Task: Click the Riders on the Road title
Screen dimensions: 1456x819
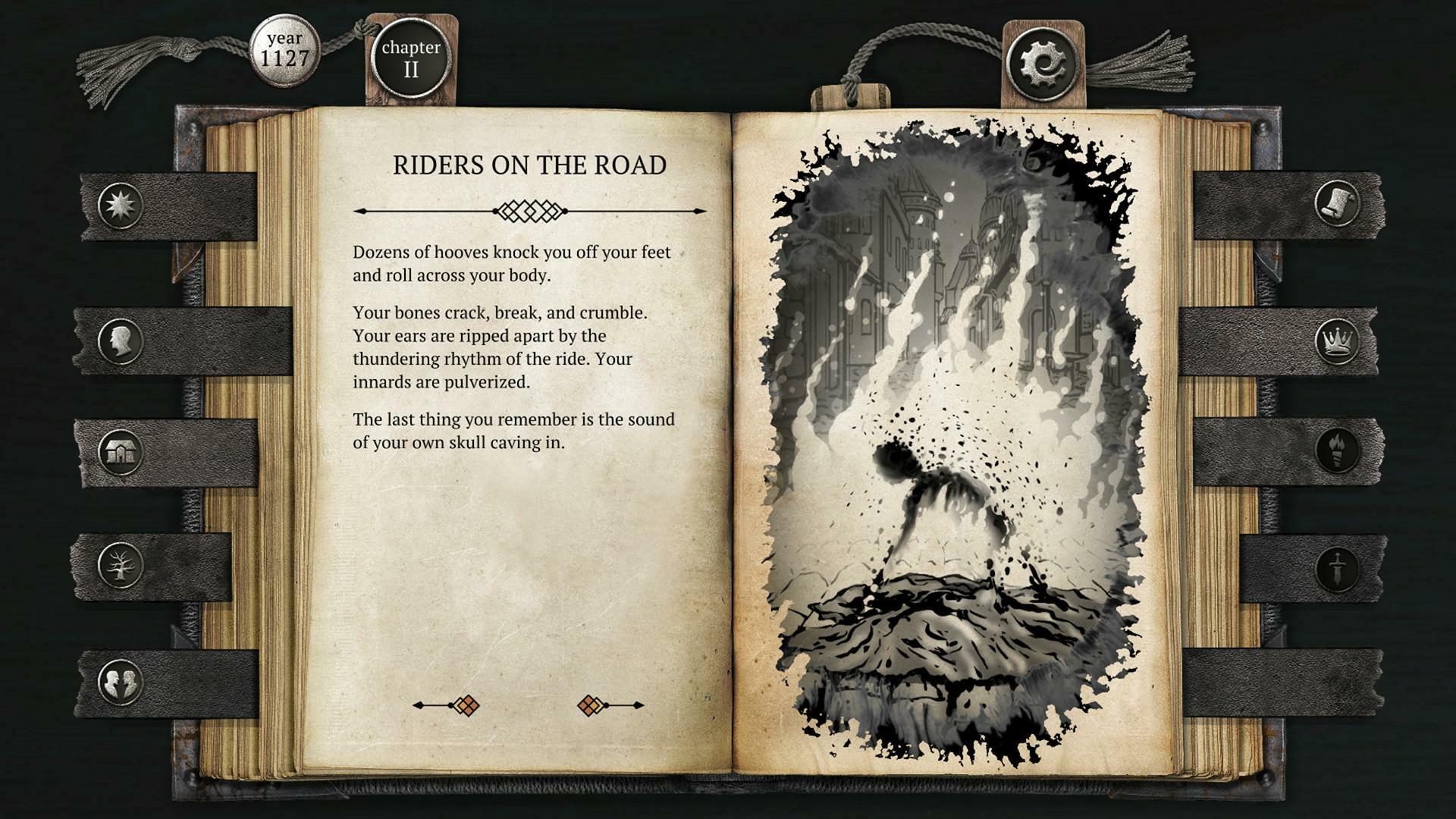Action: pyautogui.click(x=531, y=164)
